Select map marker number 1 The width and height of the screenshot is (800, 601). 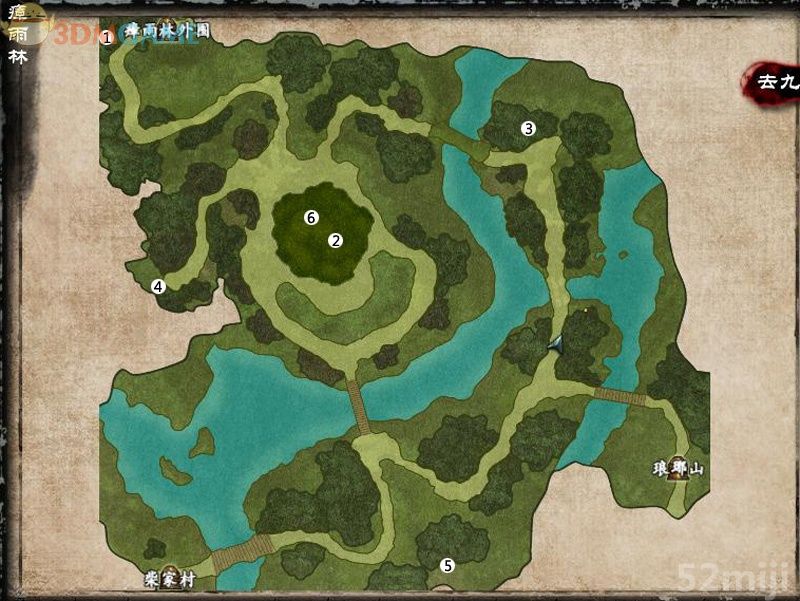click(x=107, y=37)
